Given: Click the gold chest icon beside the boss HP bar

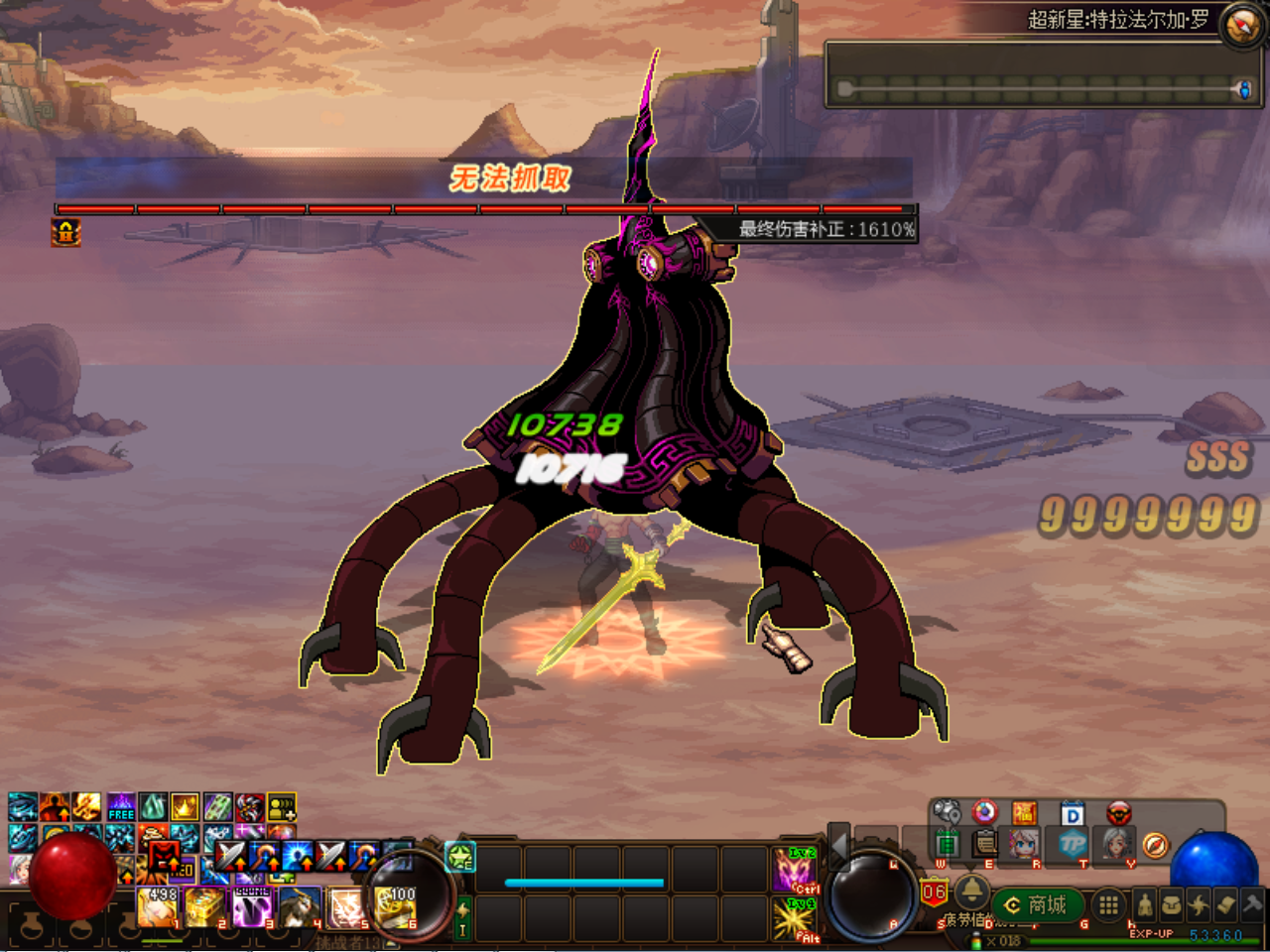Looking at the screenshot, I should [x=64, y=235].
